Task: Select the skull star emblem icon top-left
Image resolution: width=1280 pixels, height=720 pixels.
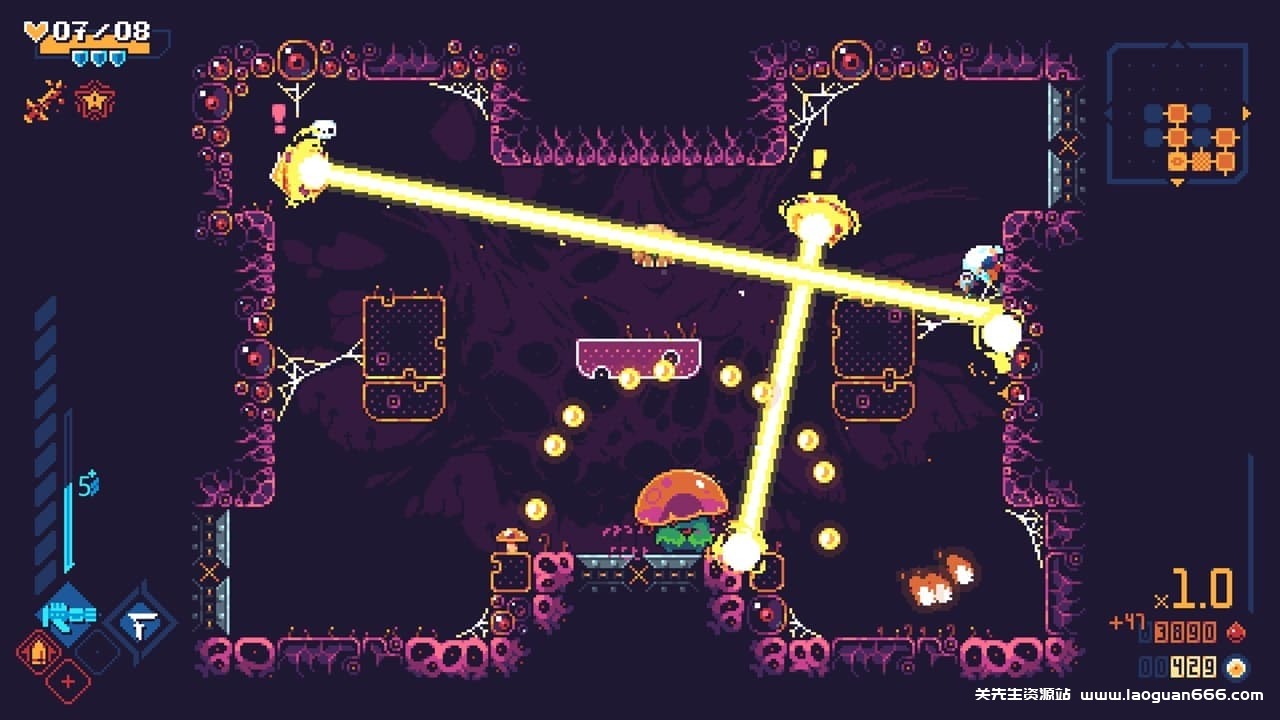Action: (95, 100)
